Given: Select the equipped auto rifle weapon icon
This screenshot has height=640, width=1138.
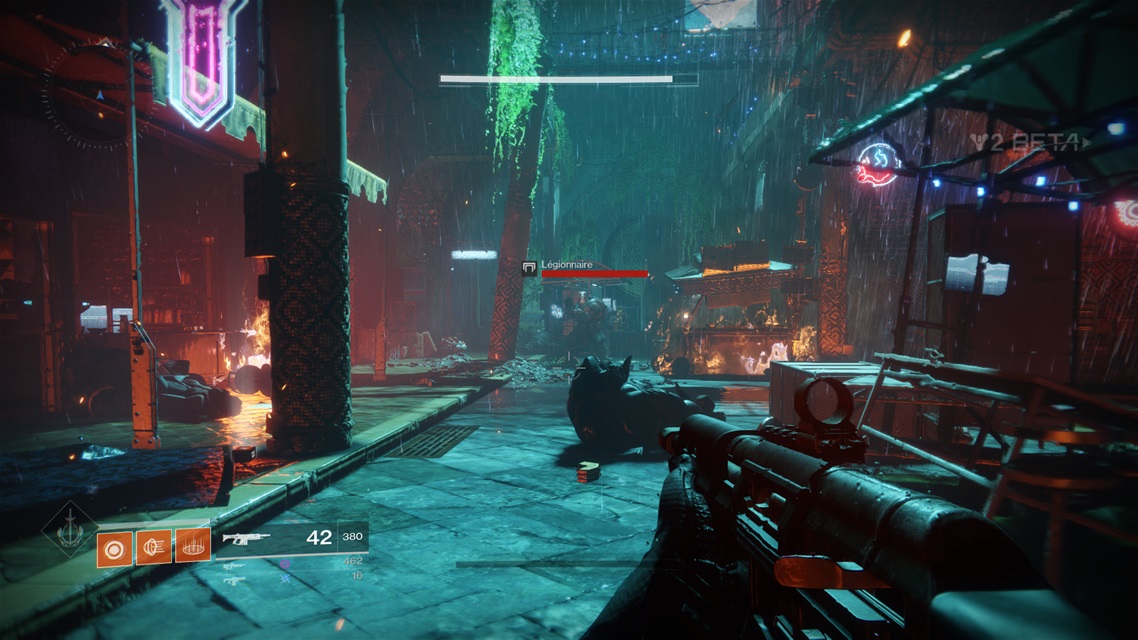Looking at the screenshot, I should (247, 539).
